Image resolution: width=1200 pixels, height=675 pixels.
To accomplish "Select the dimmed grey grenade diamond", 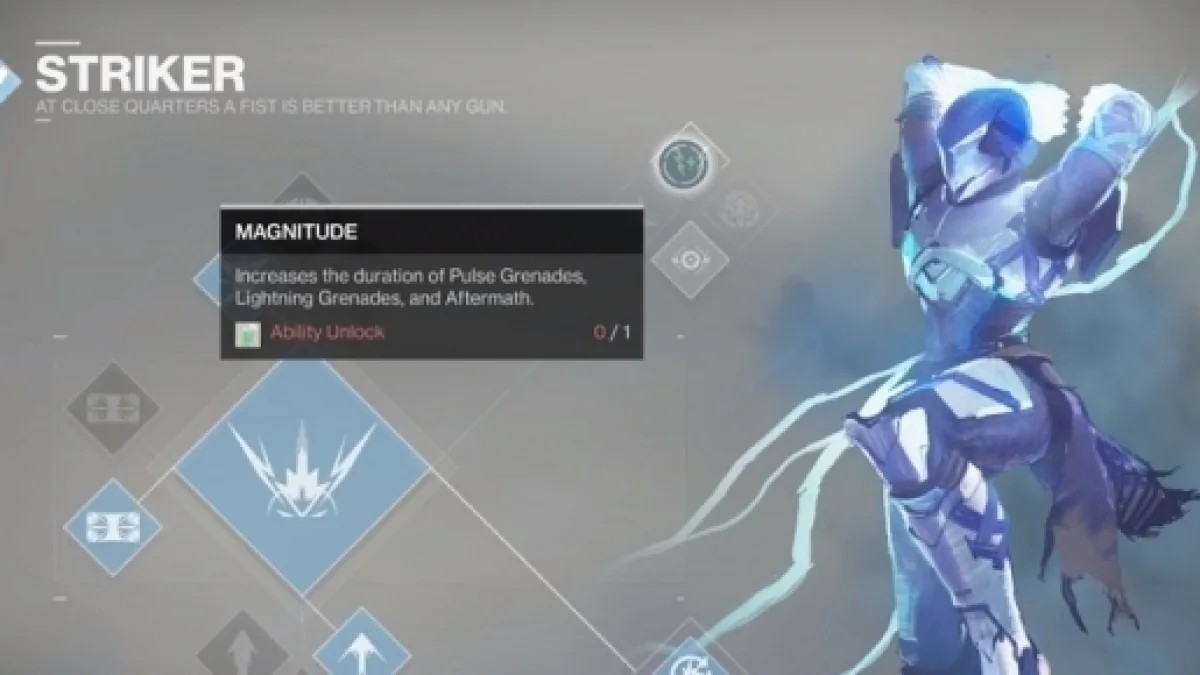I will coord(112,408).
